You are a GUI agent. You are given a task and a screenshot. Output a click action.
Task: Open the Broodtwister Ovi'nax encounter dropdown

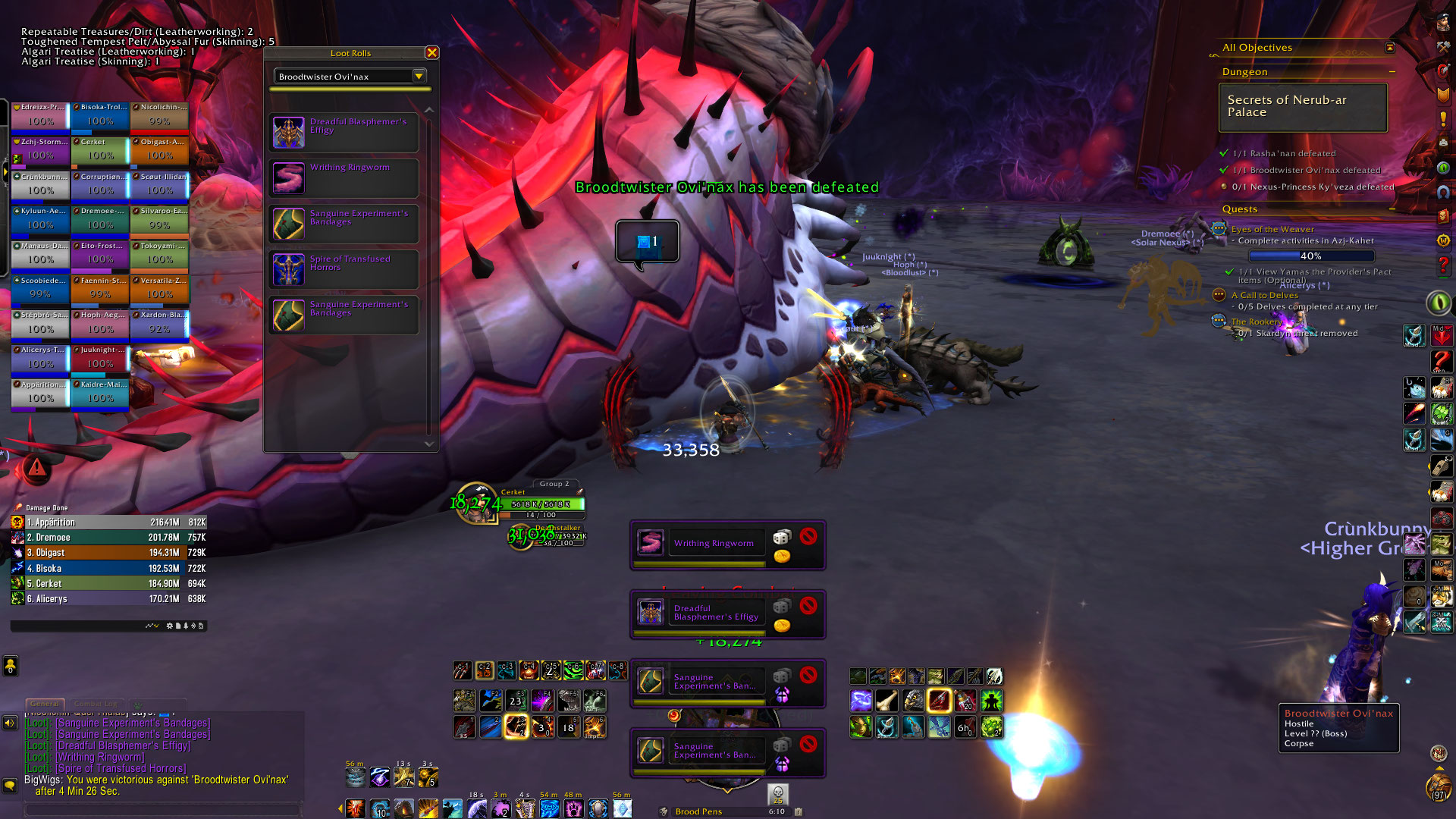click(x=418, y=76)
